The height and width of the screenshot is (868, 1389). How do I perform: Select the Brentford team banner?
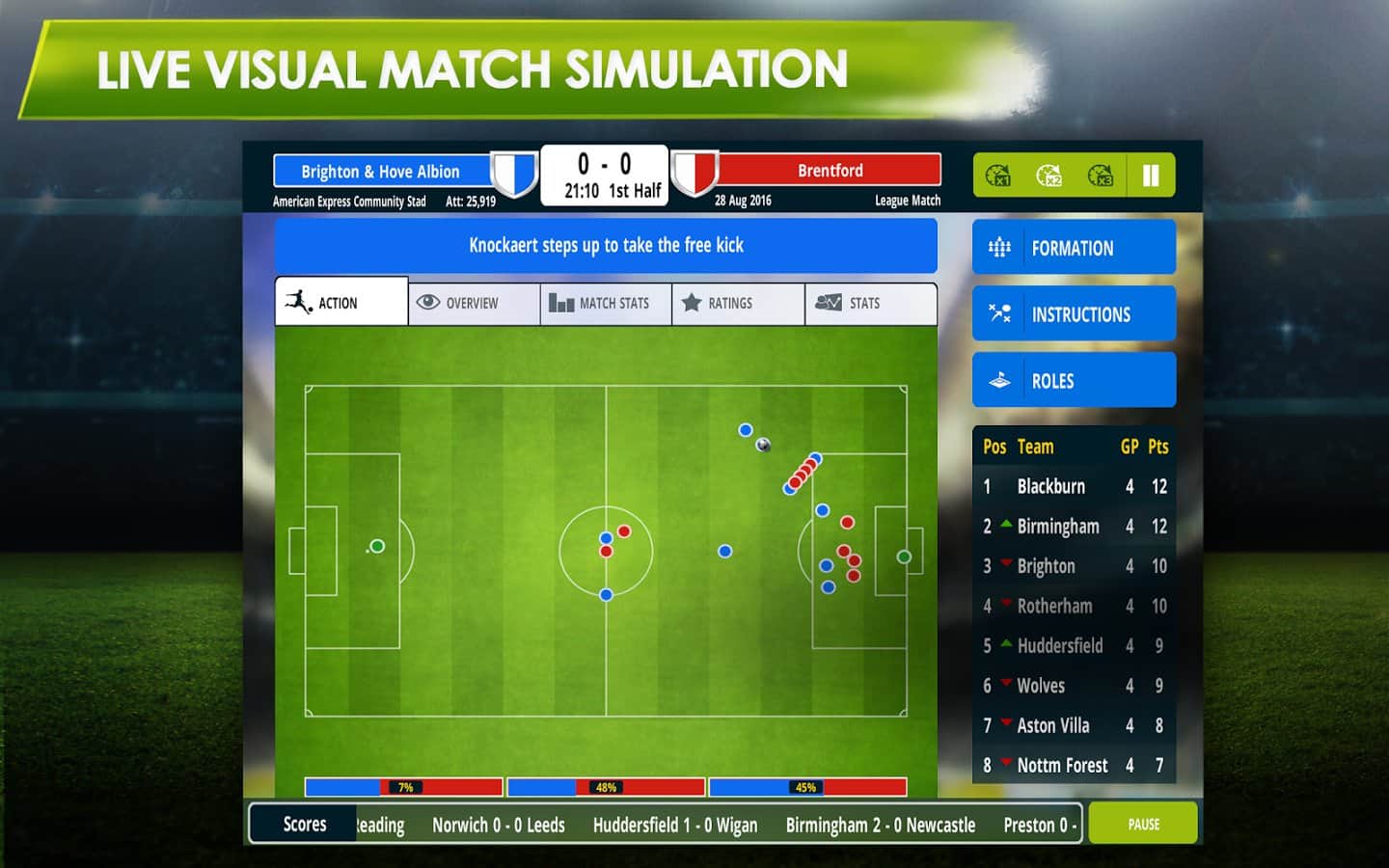830,171
